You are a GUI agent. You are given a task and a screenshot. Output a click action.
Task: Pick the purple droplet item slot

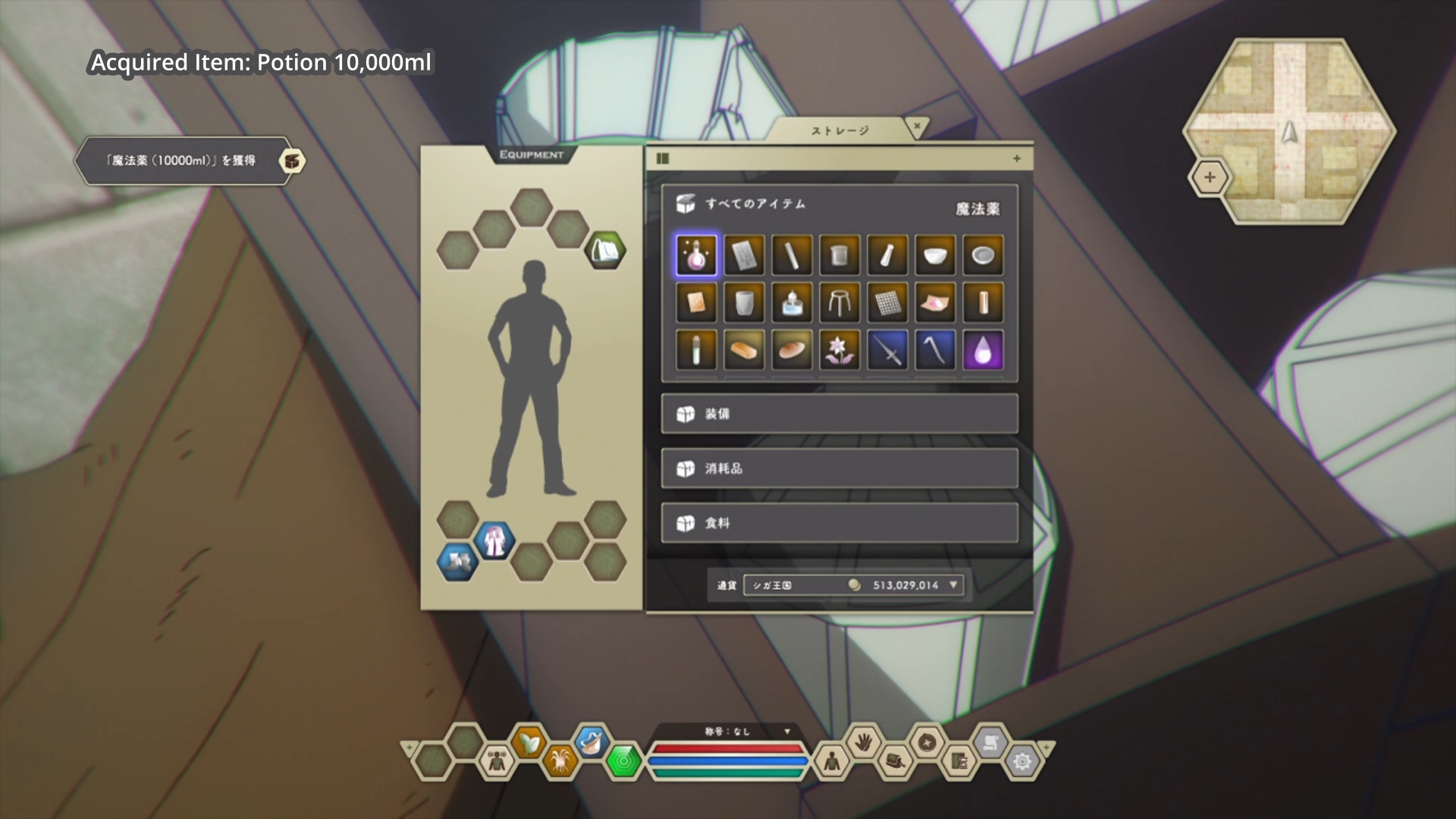[982, 350]
